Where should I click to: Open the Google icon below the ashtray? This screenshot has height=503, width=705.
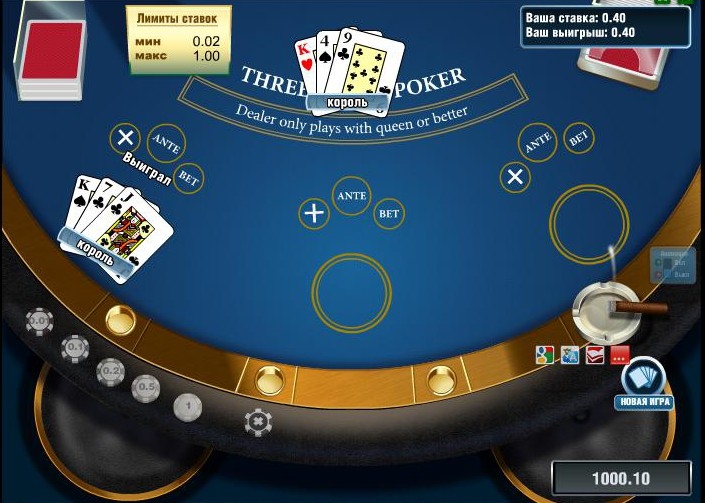tap(545, 354)
